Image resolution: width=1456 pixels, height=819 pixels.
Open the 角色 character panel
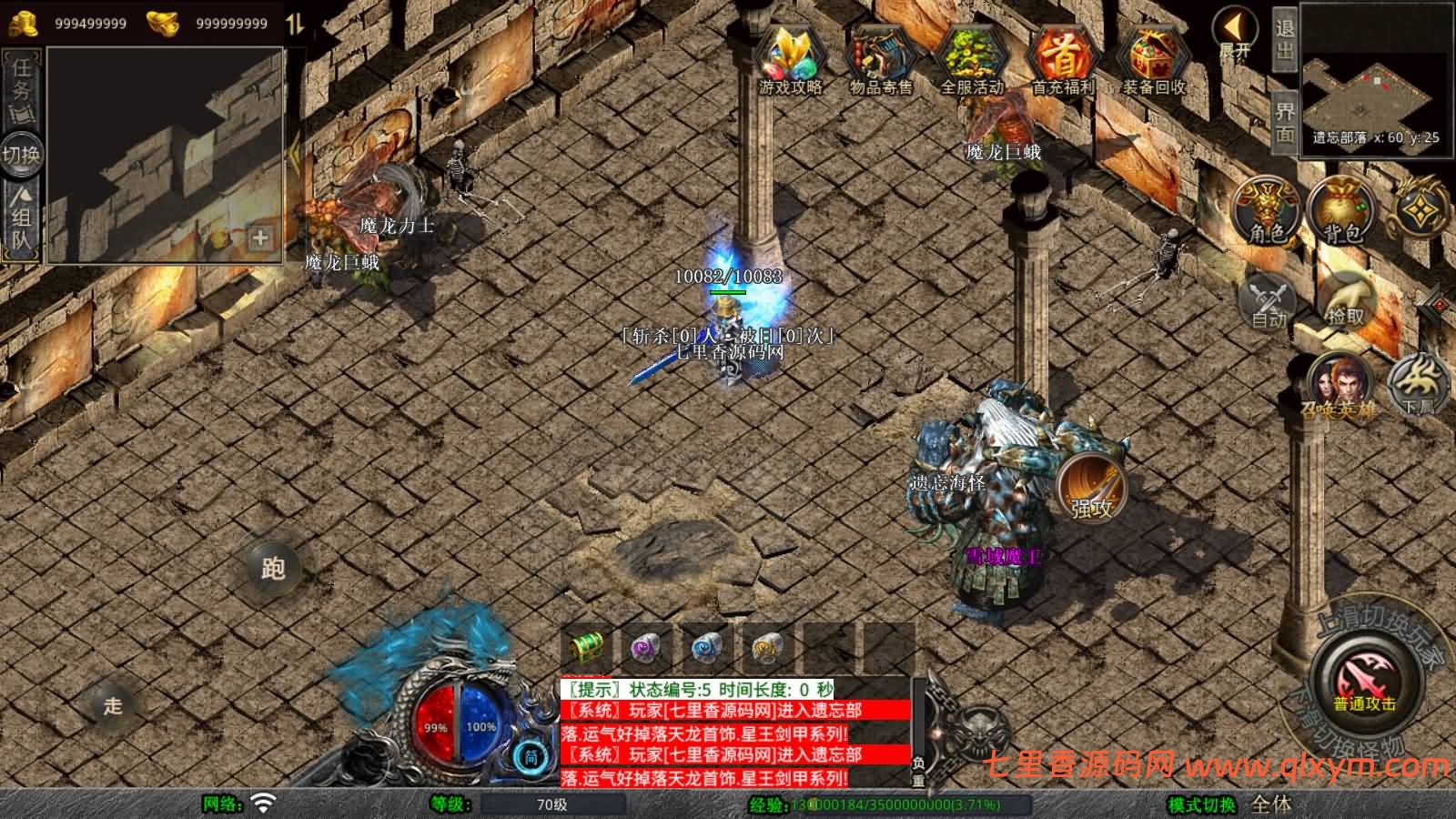pos(1265,209)
